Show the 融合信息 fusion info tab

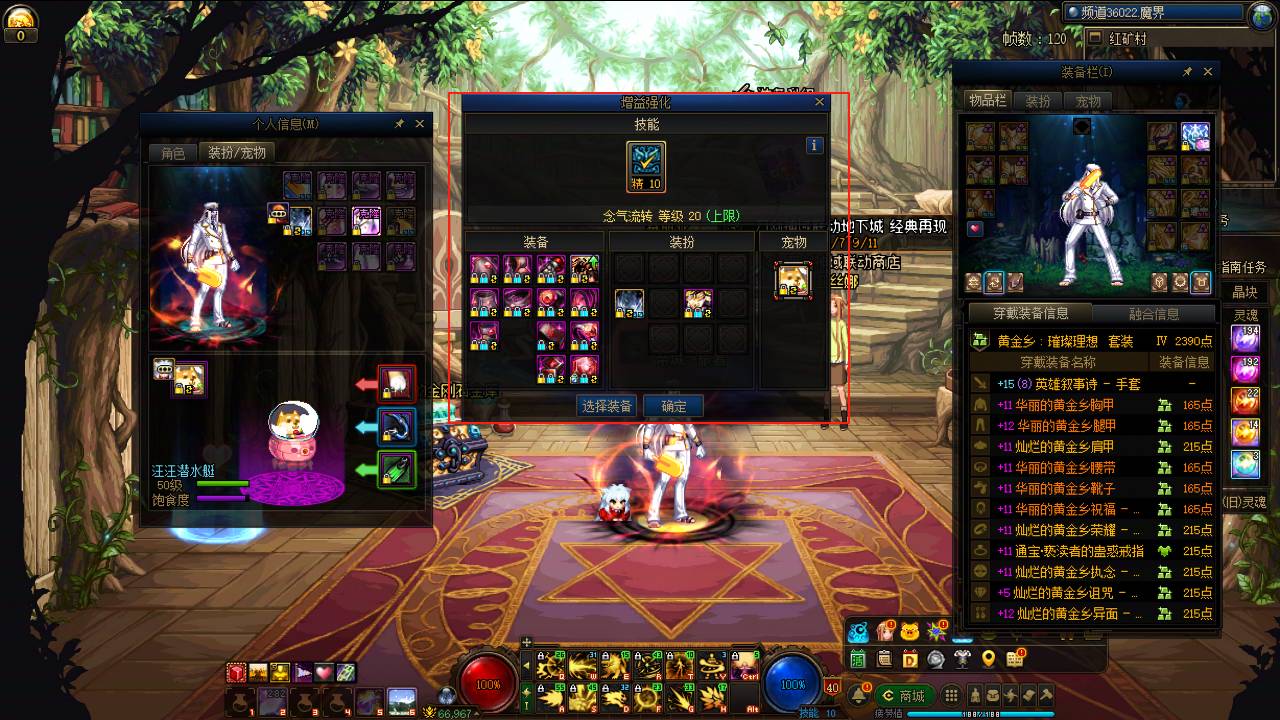pos(1153,314)
